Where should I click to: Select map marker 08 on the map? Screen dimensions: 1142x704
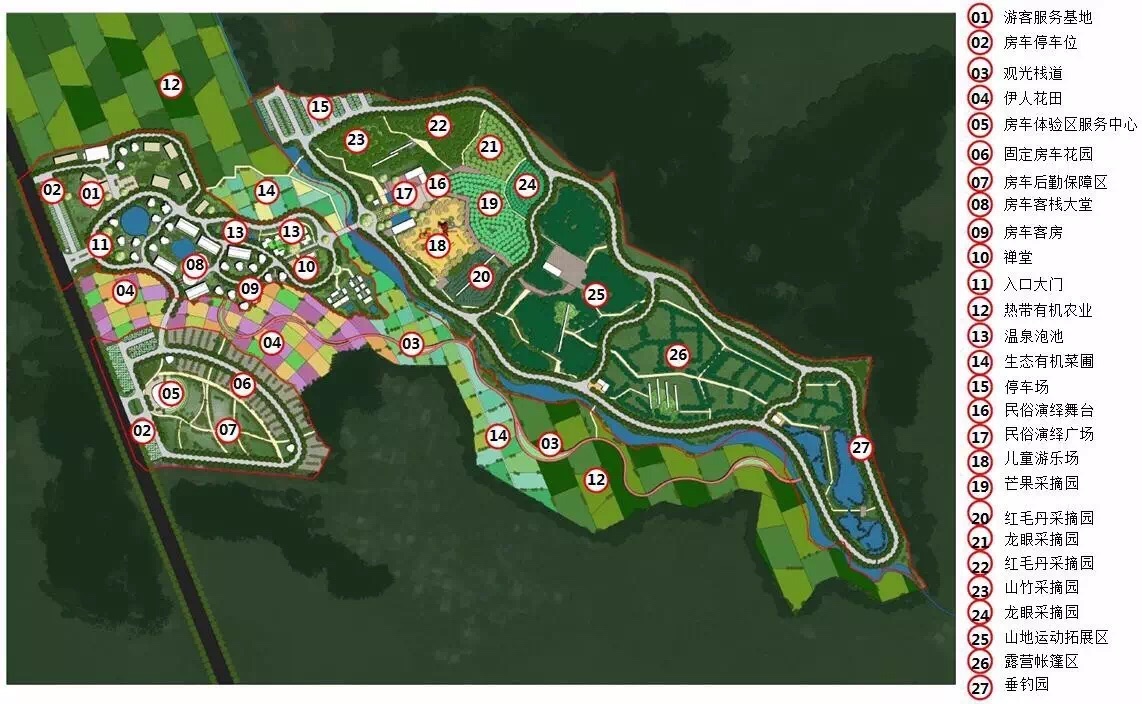[x=194, y=266]
